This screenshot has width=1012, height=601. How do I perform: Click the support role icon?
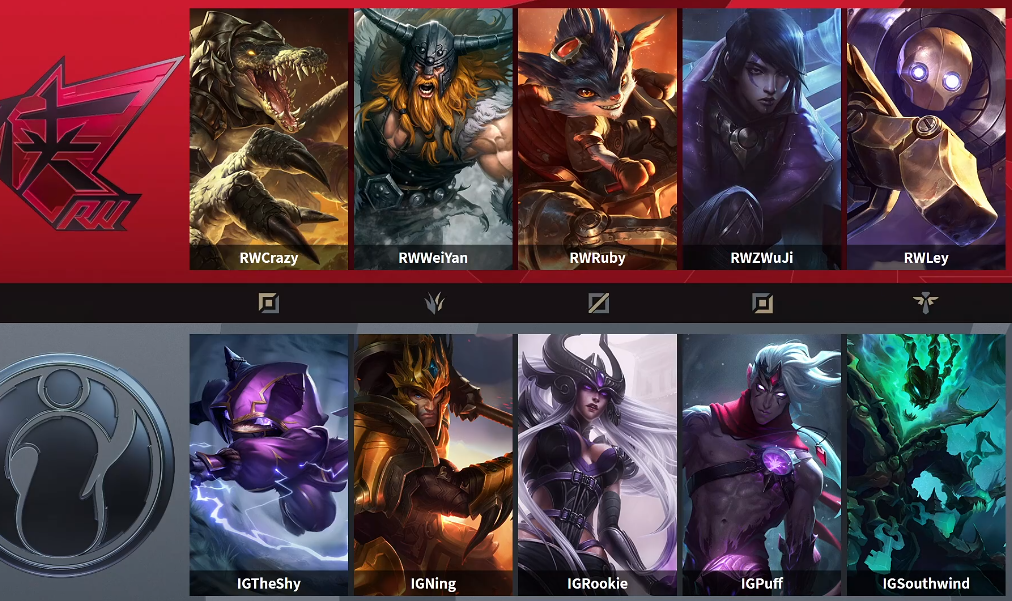coord(925,302)
